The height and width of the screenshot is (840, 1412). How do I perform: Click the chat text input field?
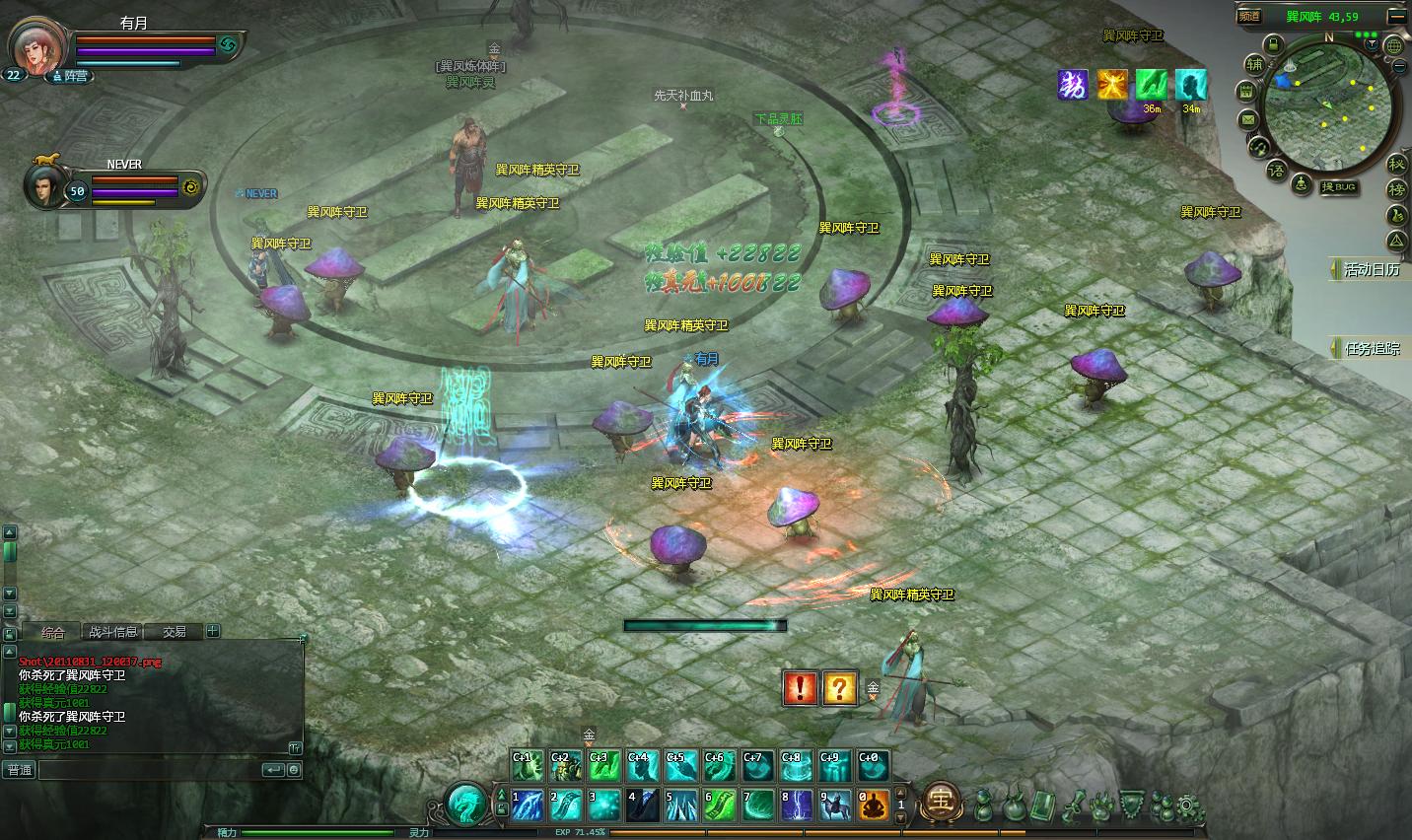[148, 770]
